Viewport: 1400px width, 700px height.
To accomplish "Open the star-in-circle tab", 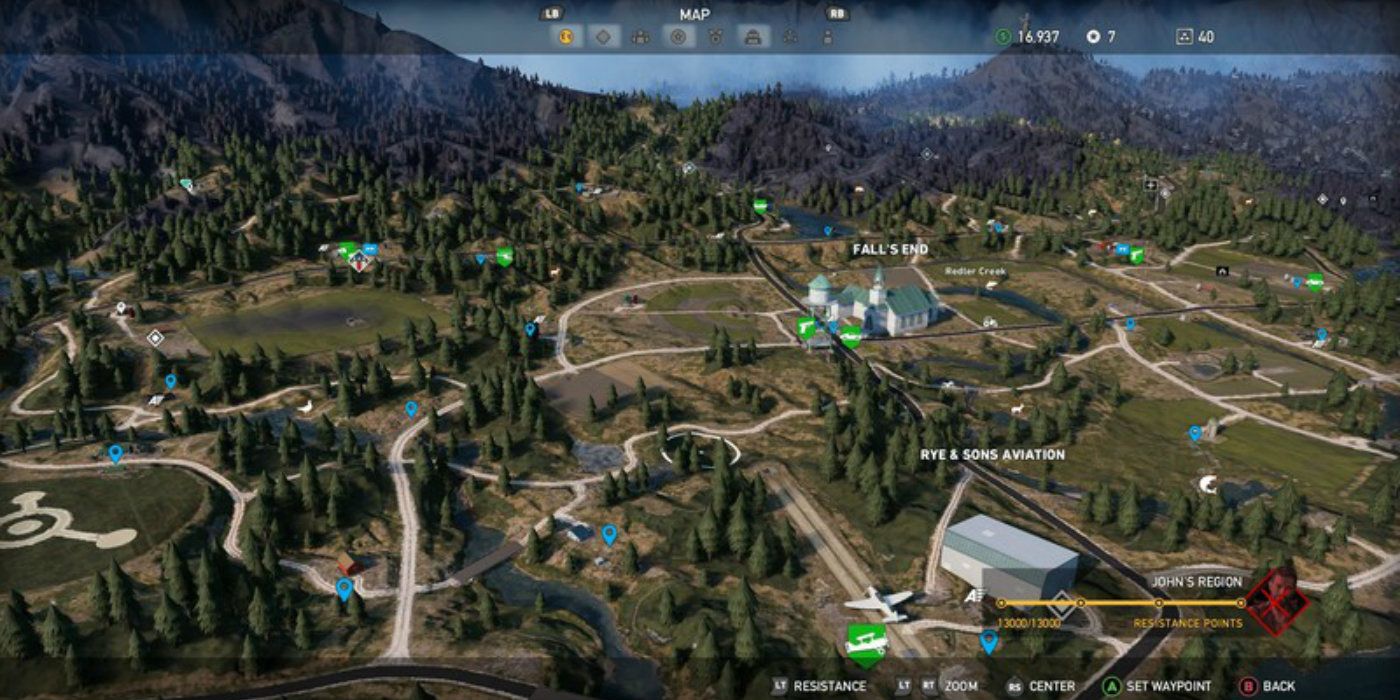I will pos(678,37).
